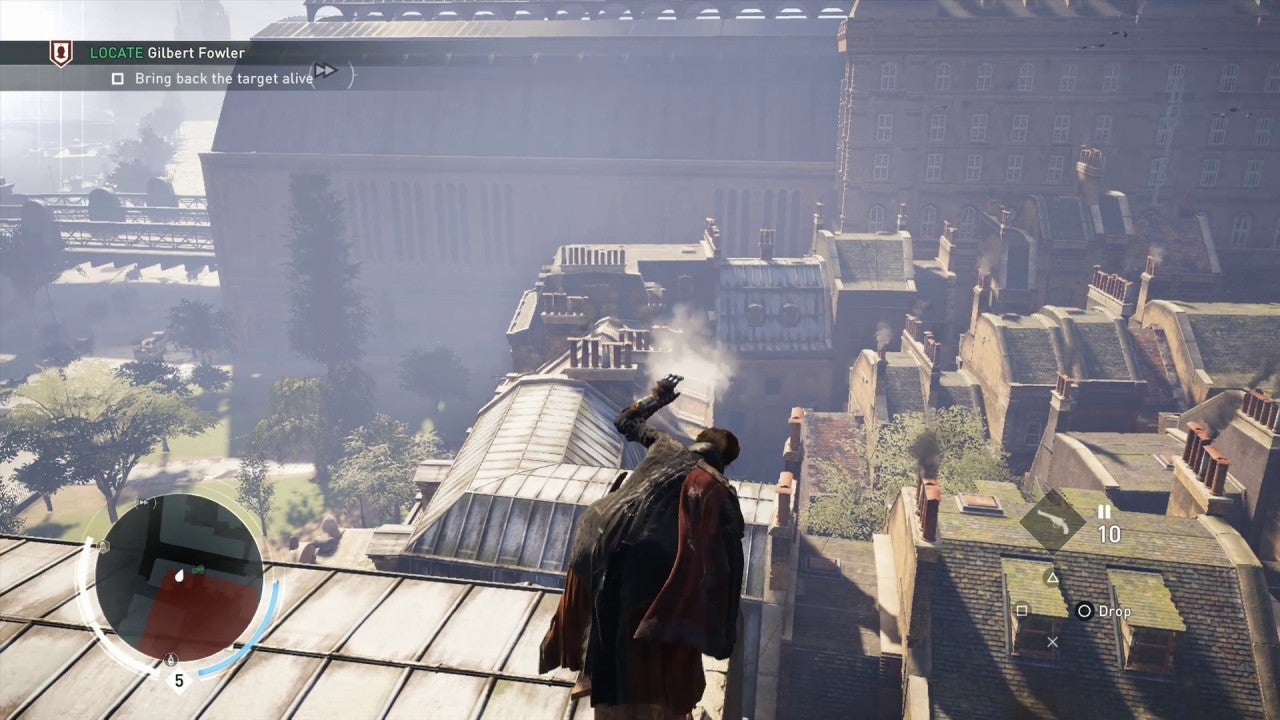Click the red shield mission icon
1280x720 pixels.
[61, 53]
